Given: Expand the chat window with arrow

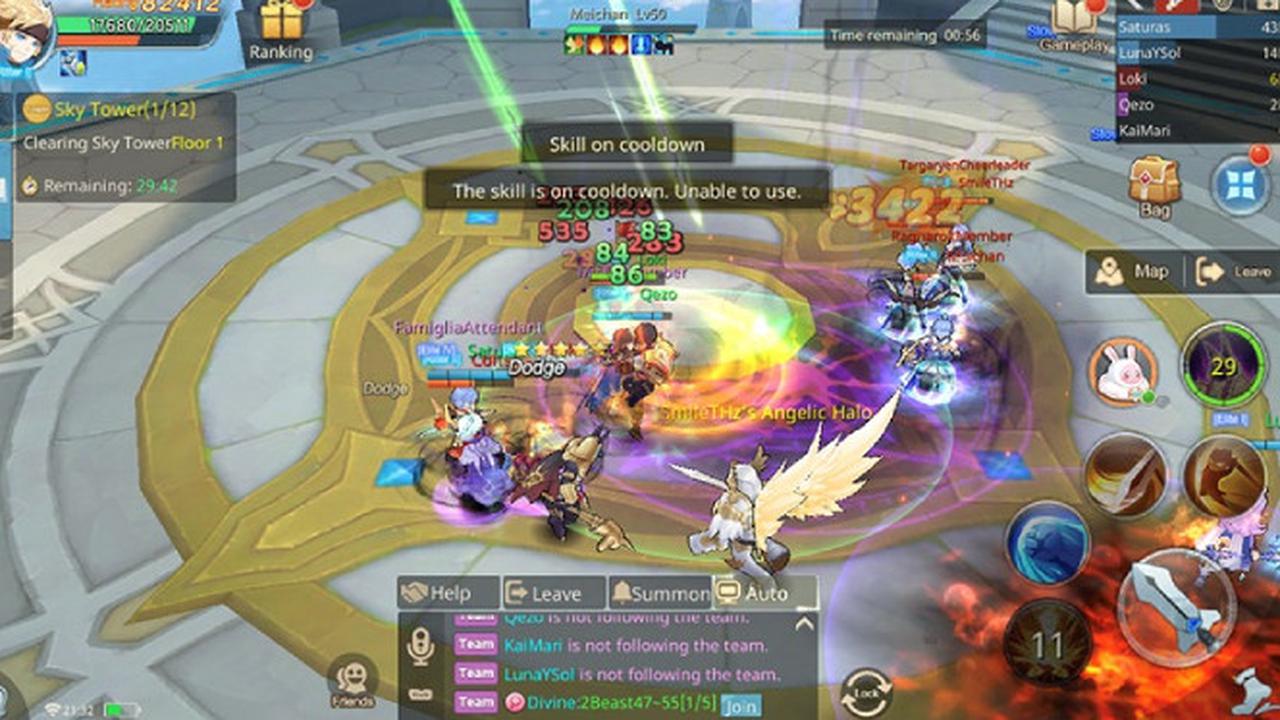Looking at the screenshot, I should [x=803, y=624].
